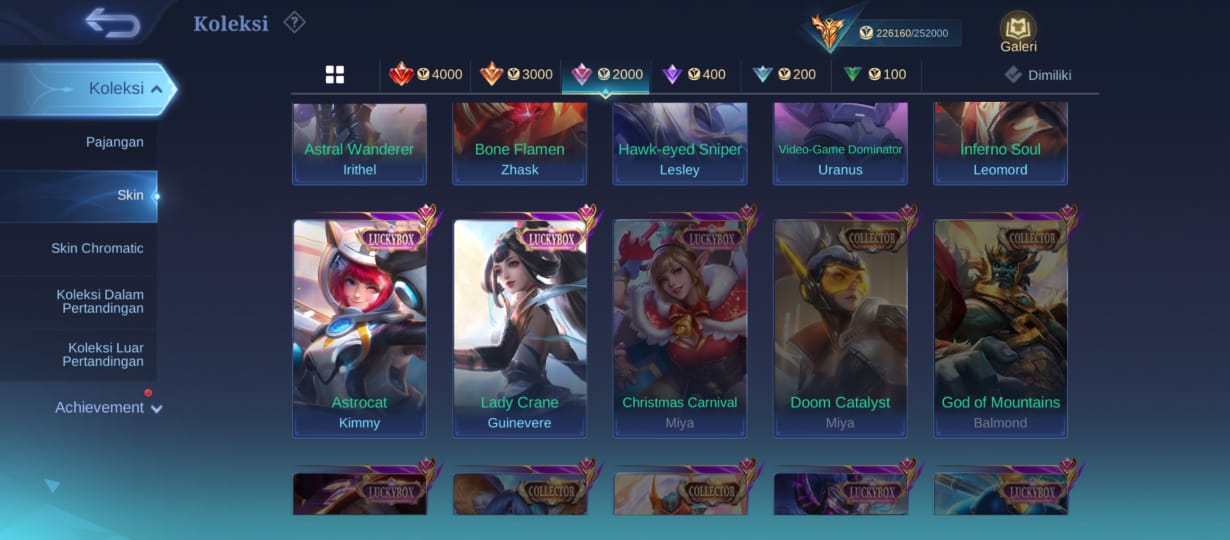The height and width of the screenshot is (540, 1230).
Task: Switch to the 200 point tier
Action: pos(785,75)
